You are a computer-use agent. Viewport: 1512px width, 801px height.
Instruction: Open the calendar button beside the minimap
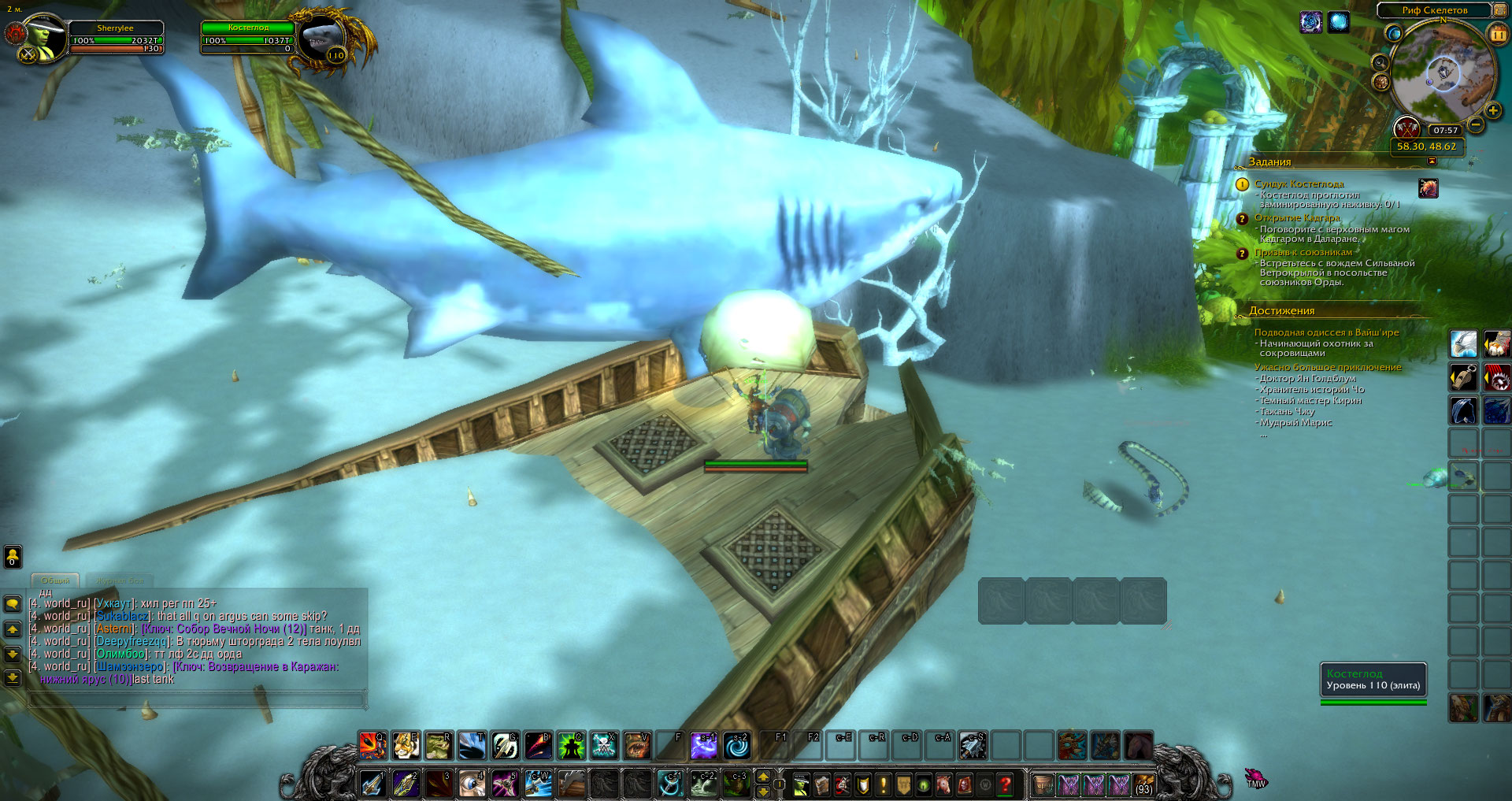[x=1498, y=34]
